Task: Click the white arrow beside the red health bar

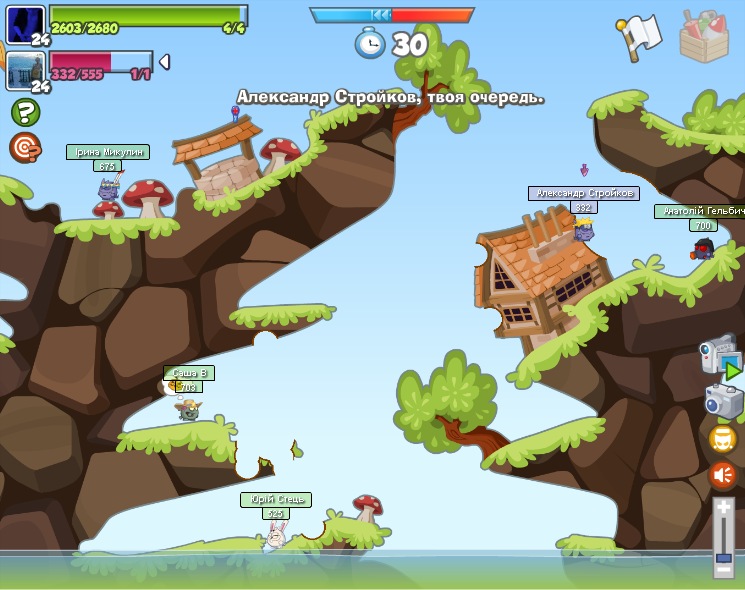Action: [164, 62]
